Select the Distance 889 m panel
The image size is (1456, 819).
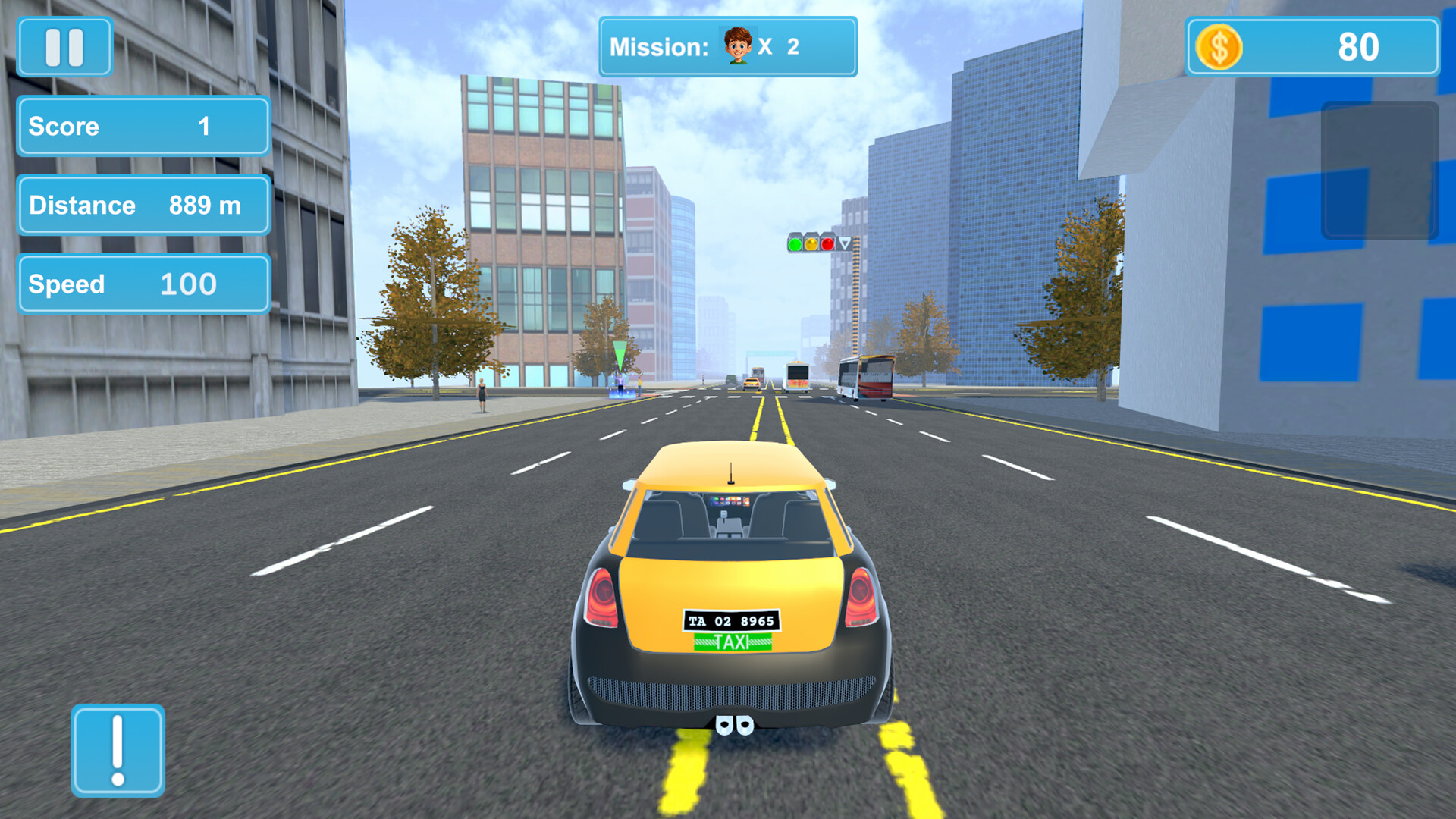point(143,205)
